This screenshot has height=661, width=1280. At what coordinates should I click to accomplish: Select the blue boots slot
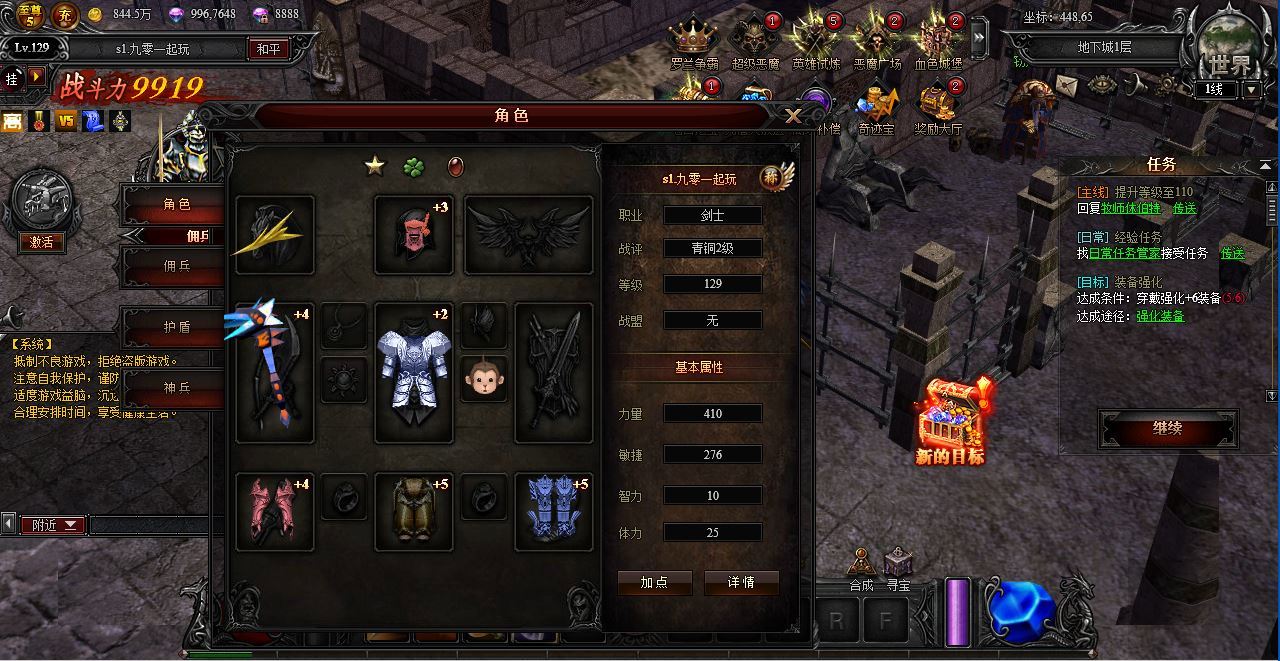coord(553,512)
